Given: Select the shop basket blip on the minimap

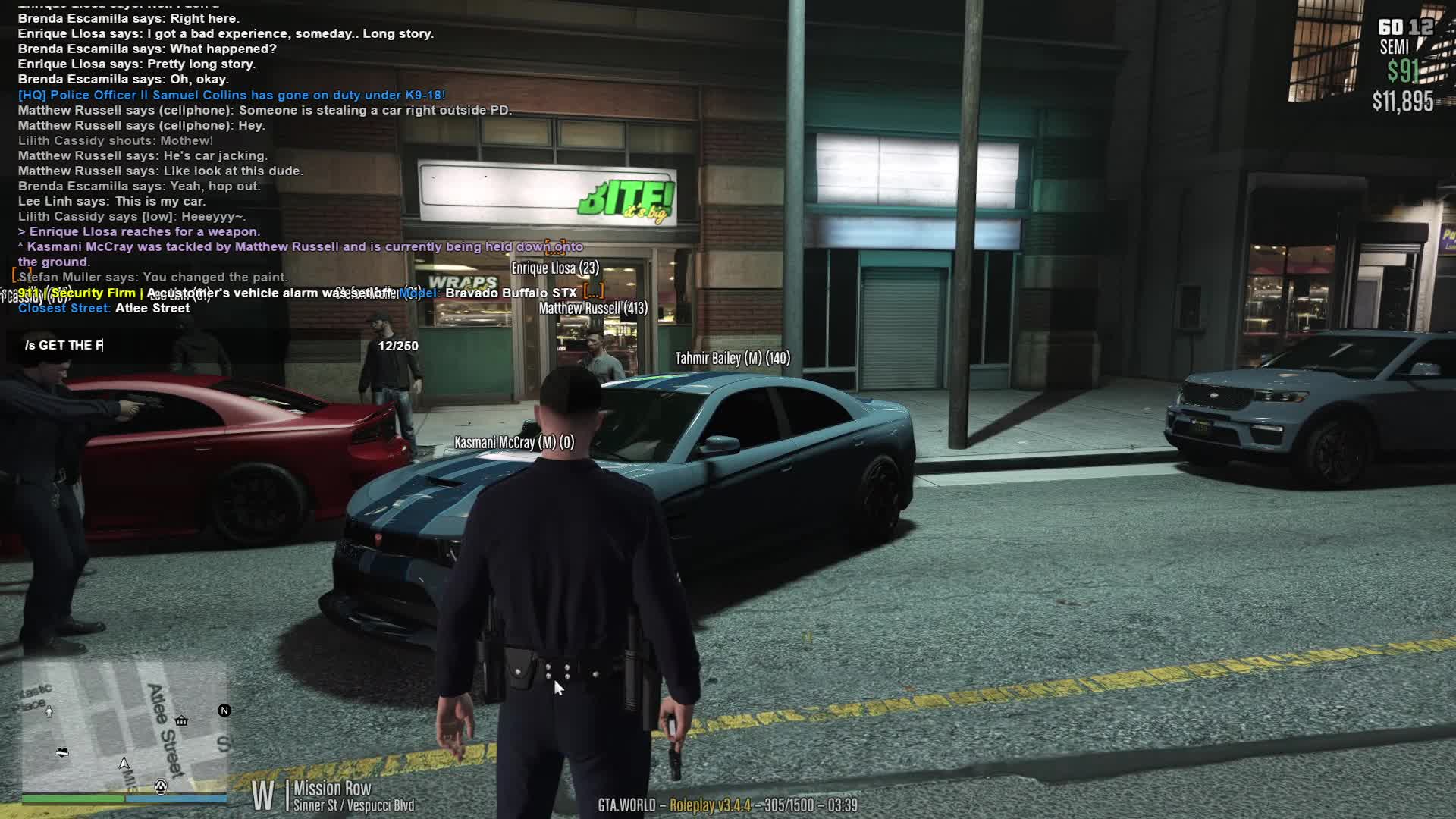Looking at the screenshot, I should coord(181,720).
